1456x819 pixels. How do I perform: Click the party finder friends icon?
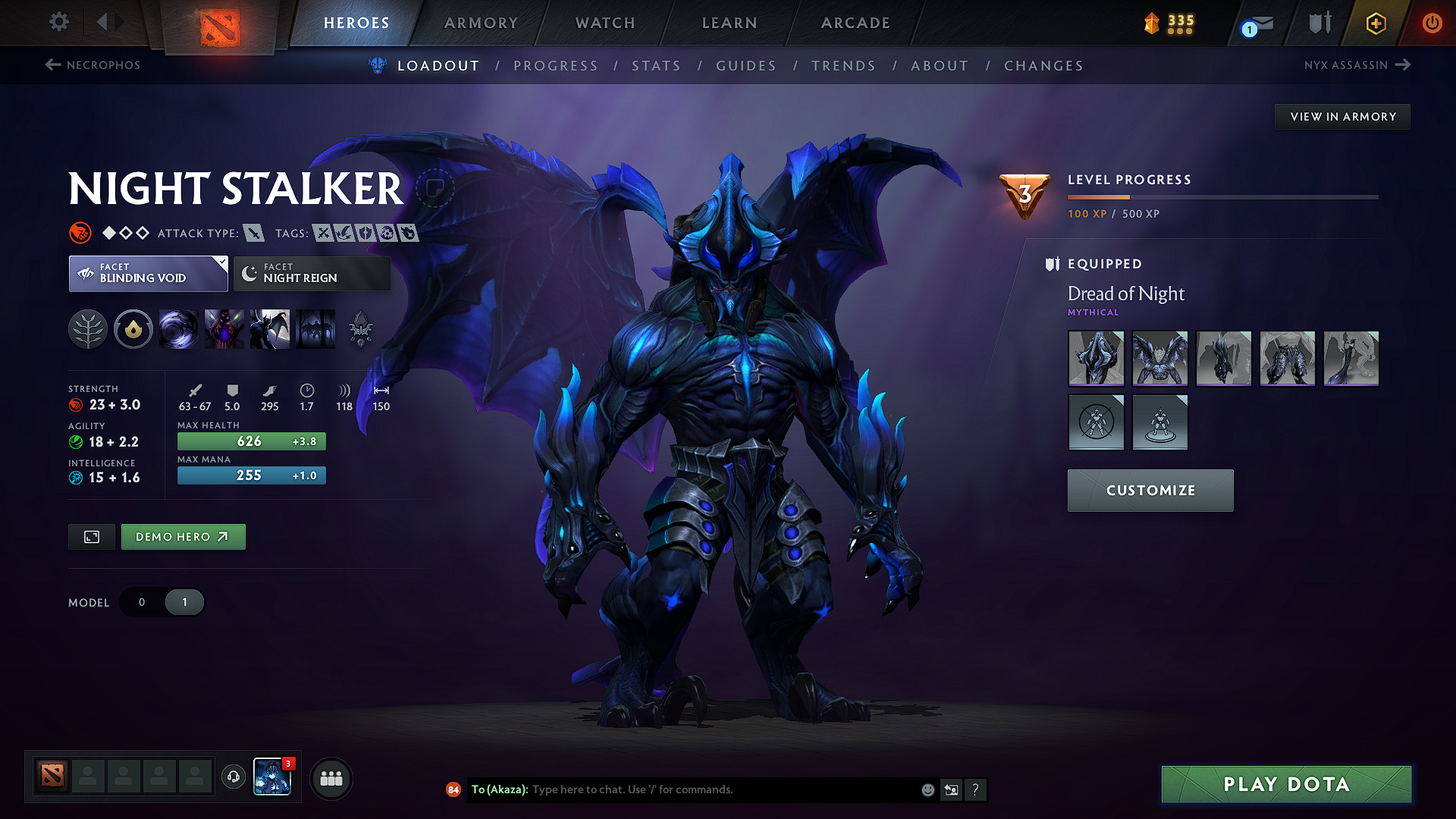[331, 778]
